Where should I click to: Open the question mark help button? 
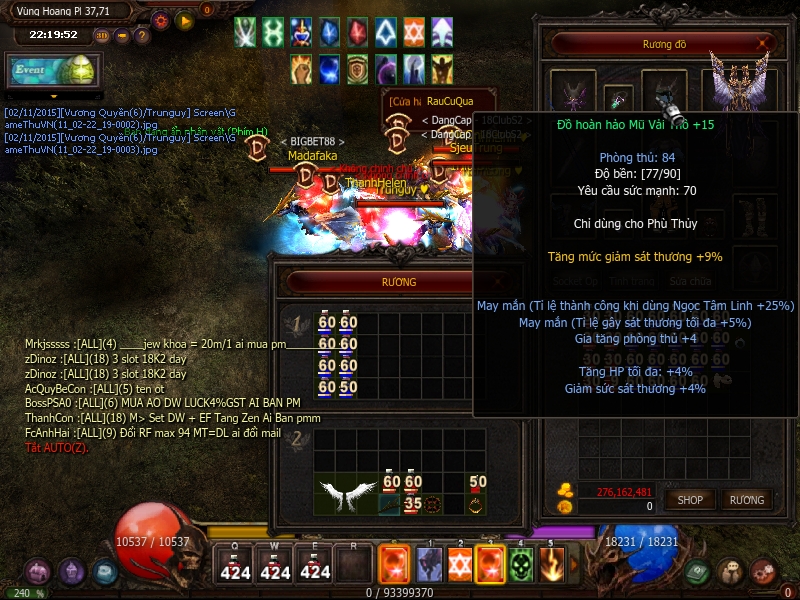click(x=142, y=36)
